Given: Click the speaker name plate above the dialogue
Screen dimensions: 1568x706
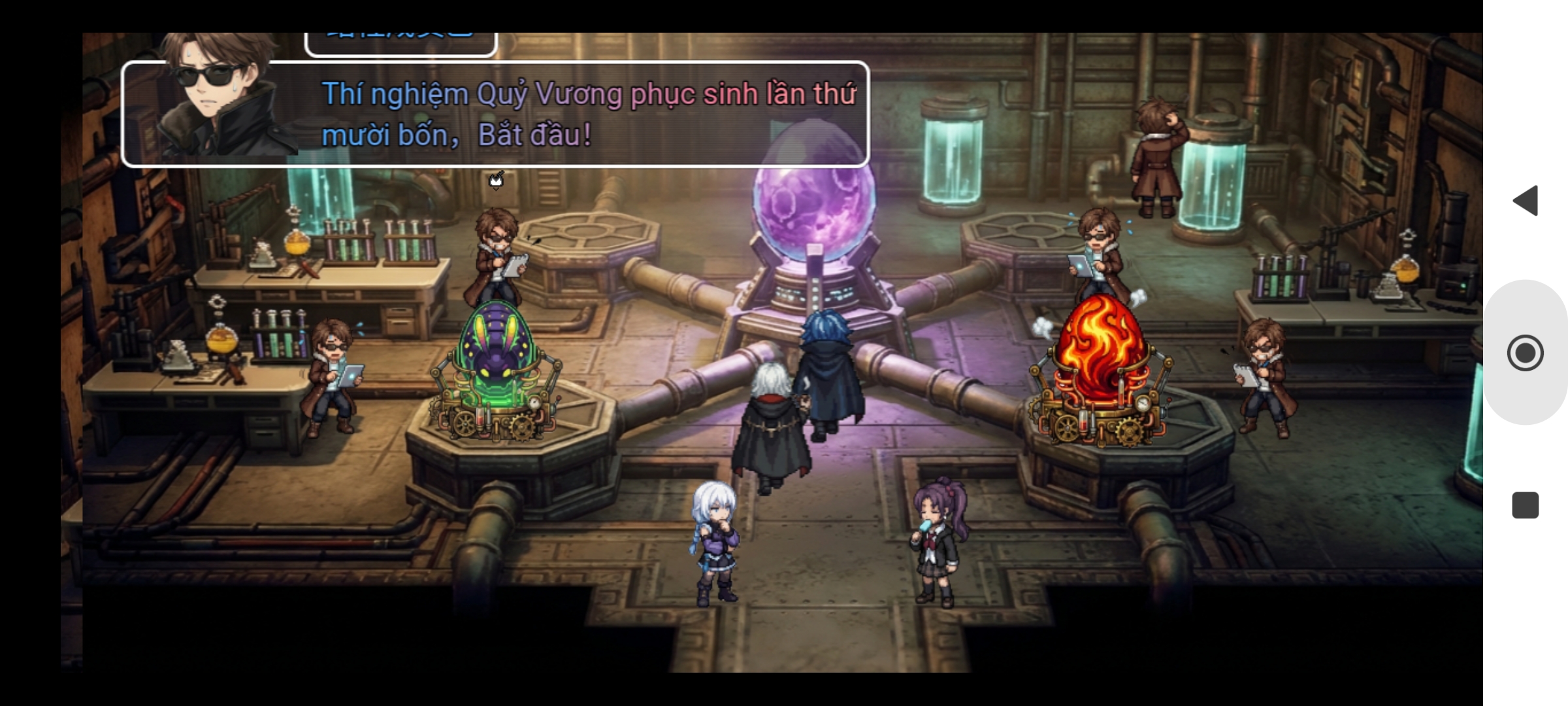Looking at the screenshot, I should tap(399, 36).
